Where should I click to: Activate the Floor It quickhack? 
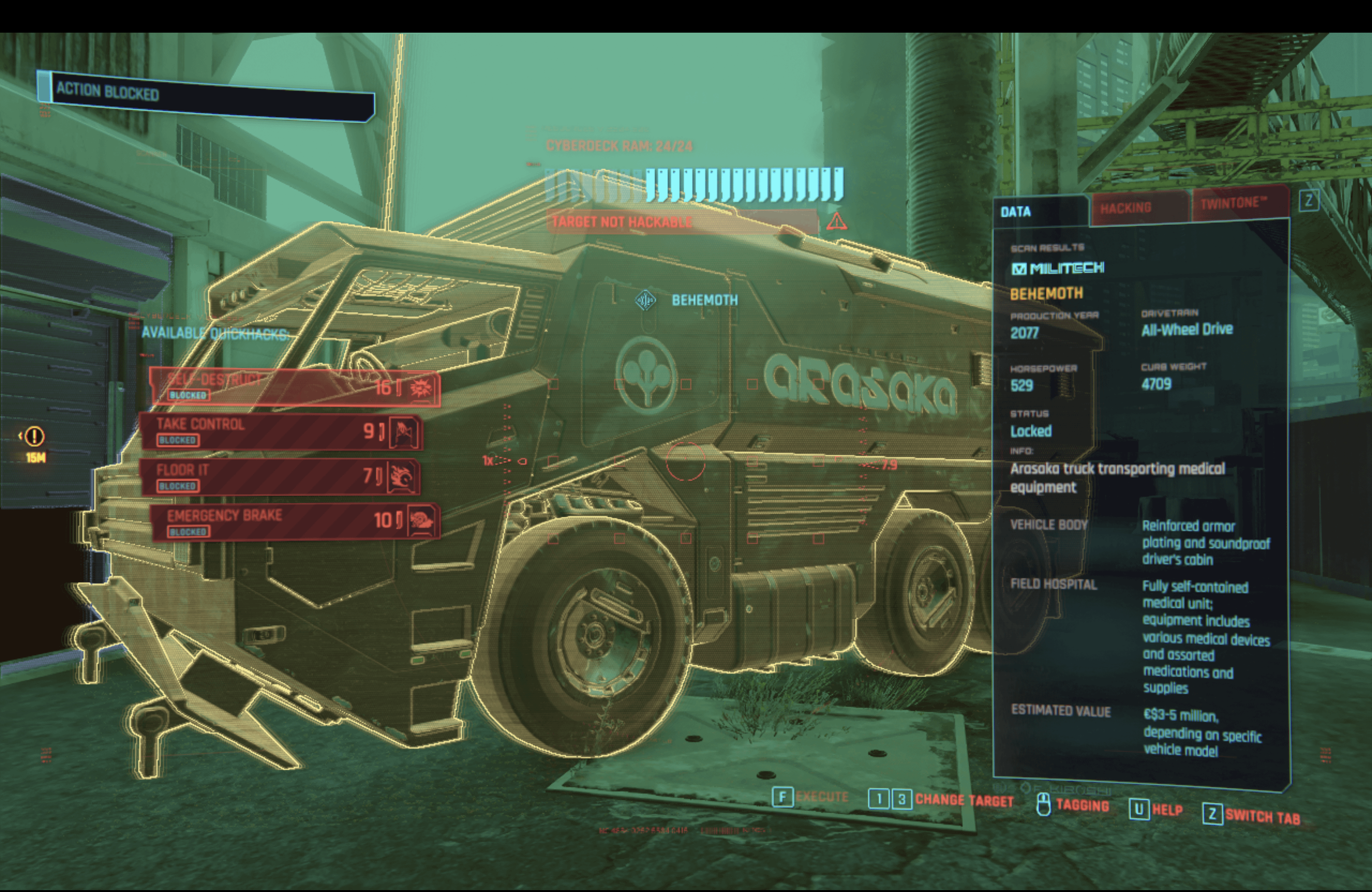pyautogui.click(x=281, y=476)
